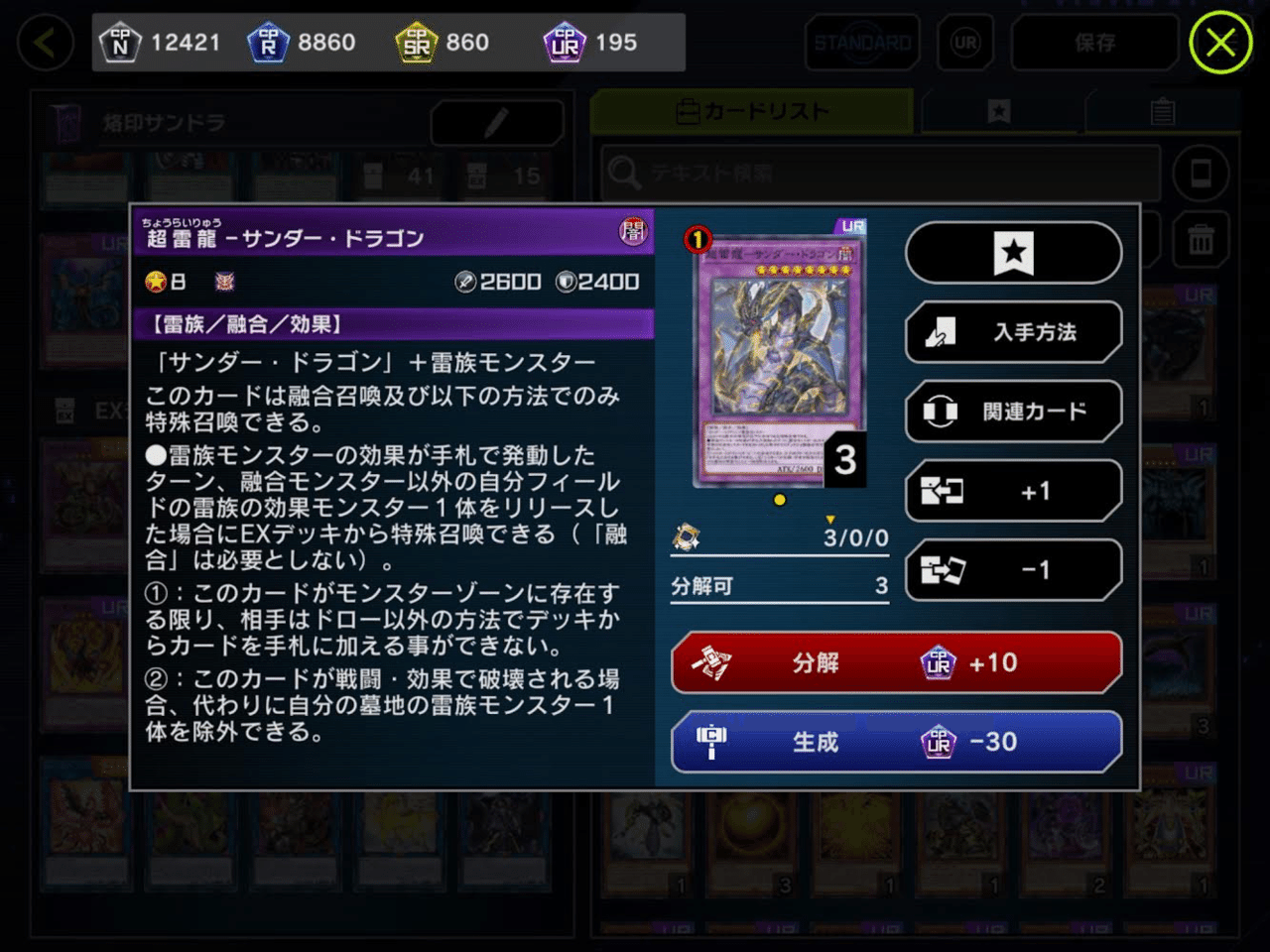Viewport: 1270px width, 952px height.
Task: Click the magnifier icon in the search bar
Action: pos(625,173)
